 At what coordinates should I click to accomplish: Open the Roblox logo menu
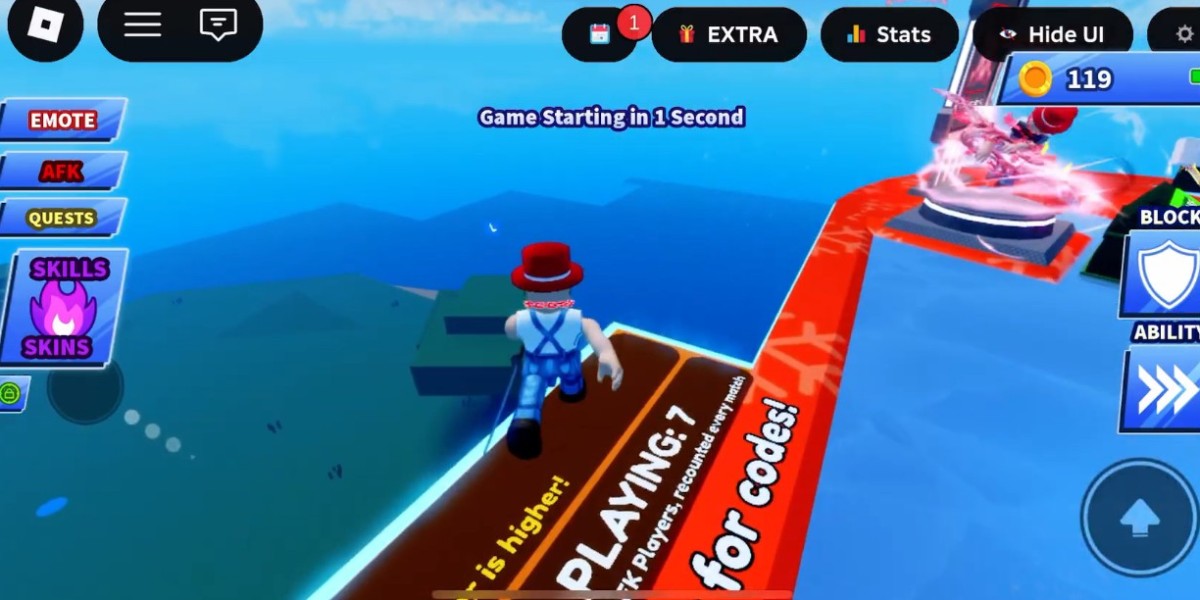click(x=44, y=26)
